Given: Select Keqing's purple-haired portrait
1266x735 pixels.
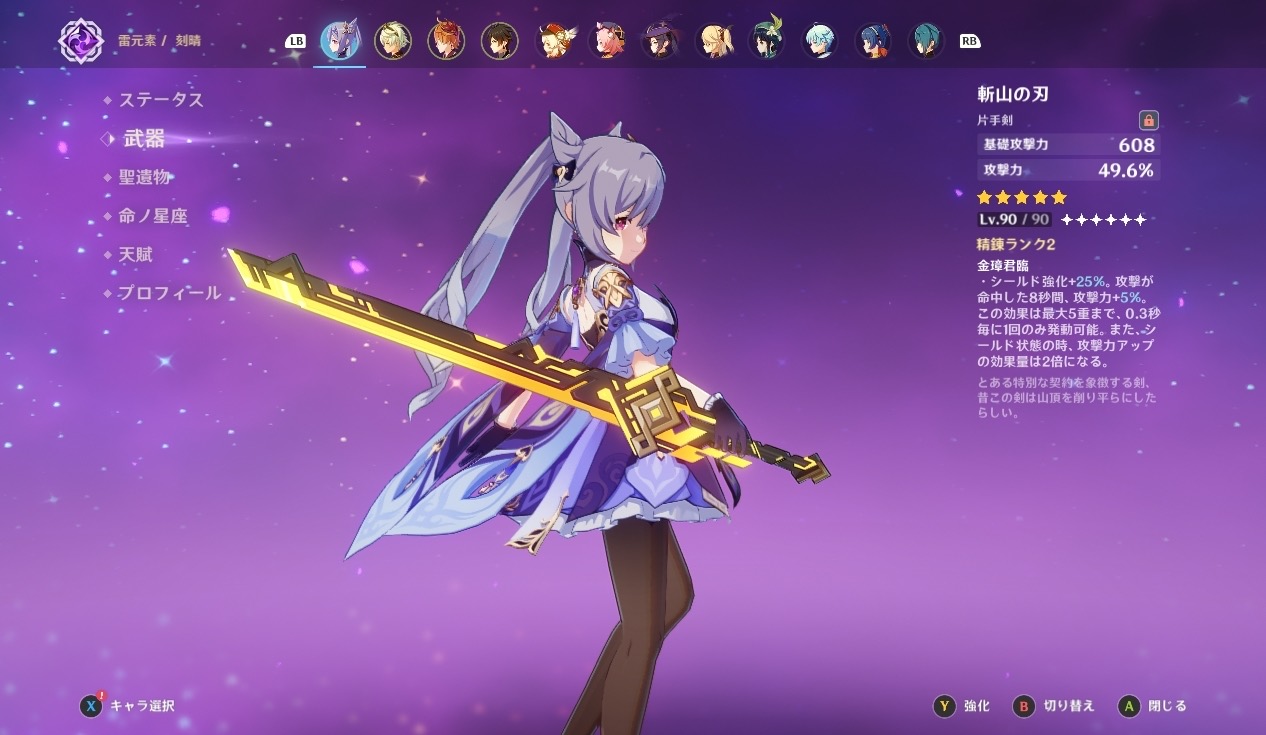Looking at the screenshot, I should (339, 41).
